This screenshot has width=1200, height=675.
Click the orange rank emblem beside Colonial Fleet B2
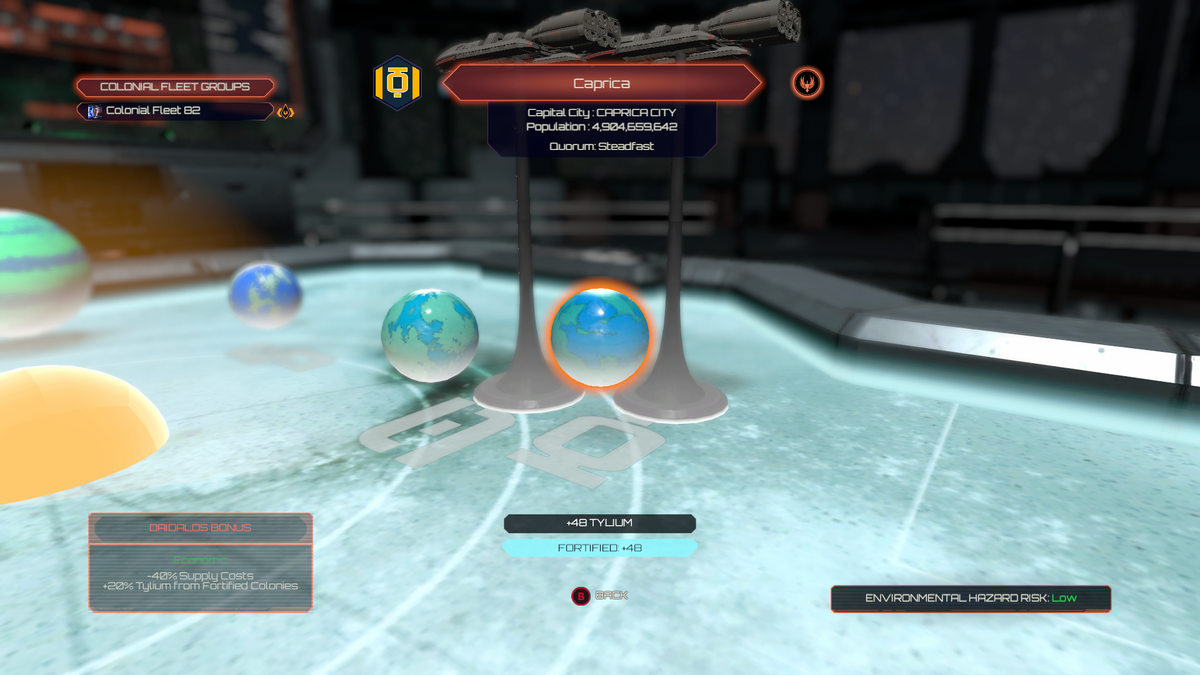click(x=286, y=112)
